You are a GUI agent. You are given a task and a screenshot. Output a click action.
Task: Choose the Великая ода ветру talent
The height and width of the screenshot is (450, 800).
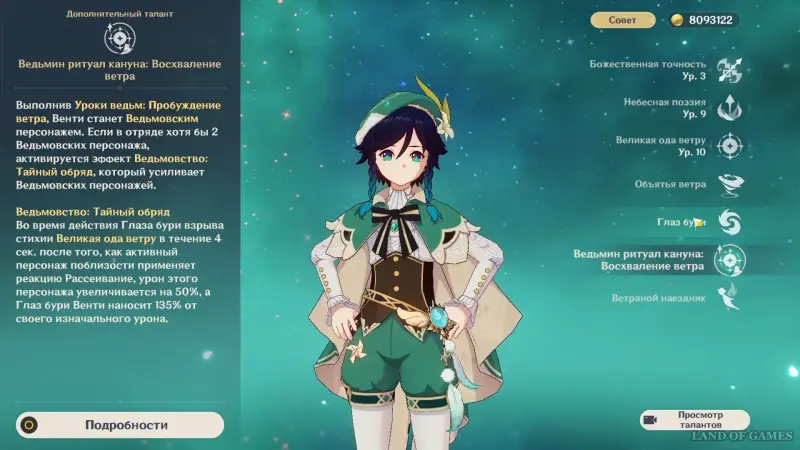(x=730, y=146)
